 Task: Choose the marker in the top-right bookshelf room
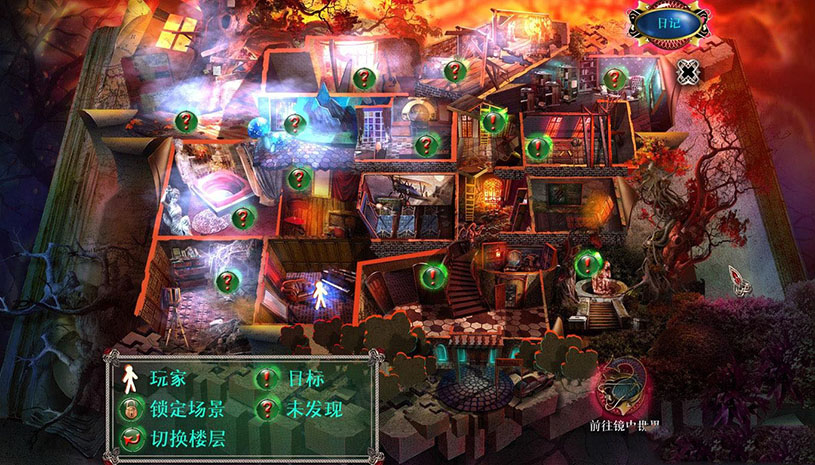click(614, 76)
